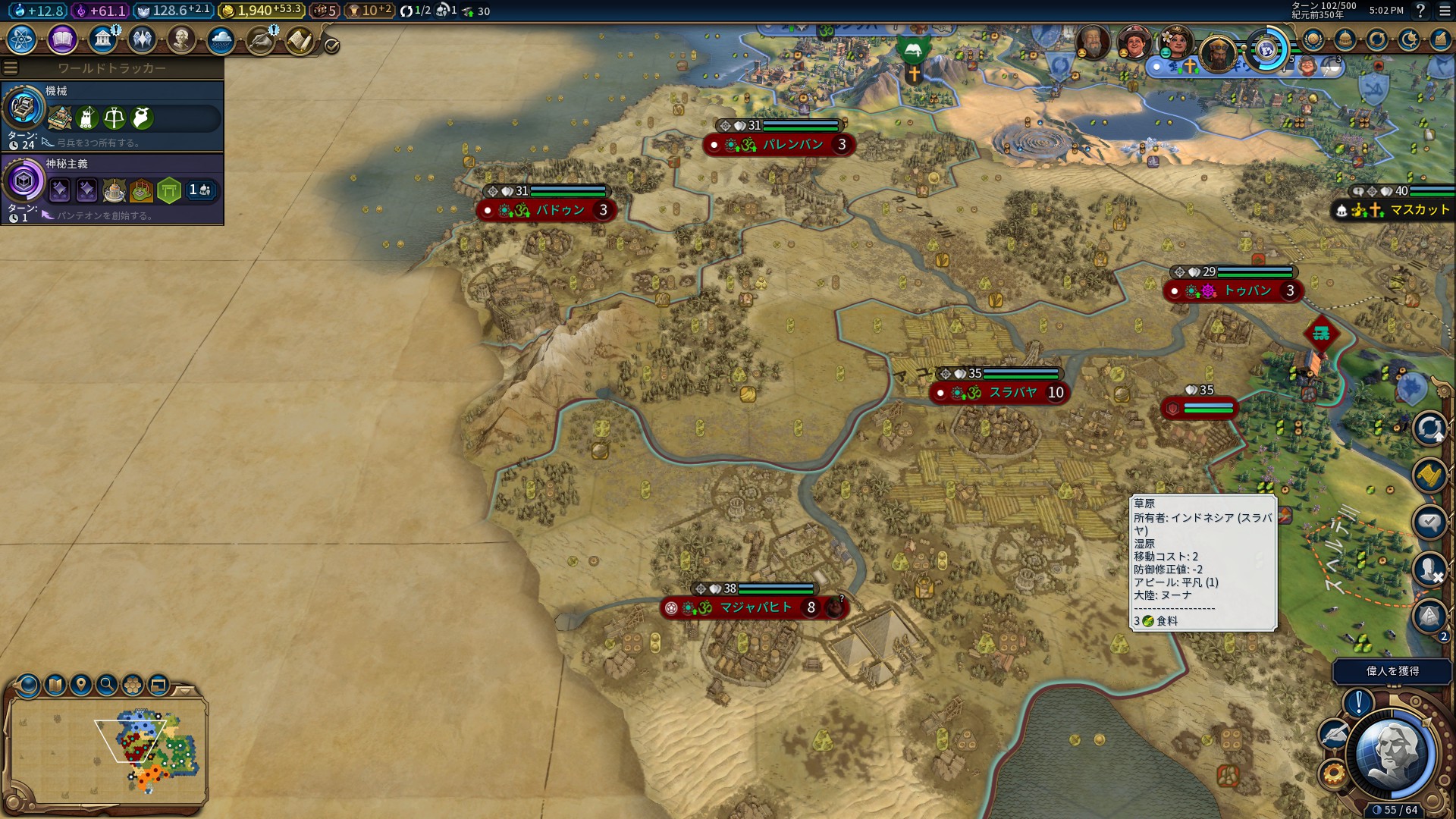Open the technology tree atom icon
Viewport: 1456px width, 819px height.
coord(22,39)
